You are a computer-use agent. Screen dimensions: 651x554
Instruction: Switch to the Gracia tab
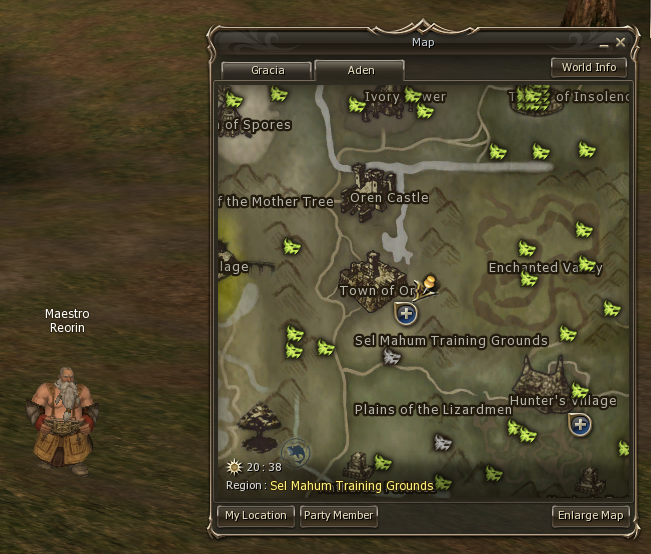pos(267,70)
